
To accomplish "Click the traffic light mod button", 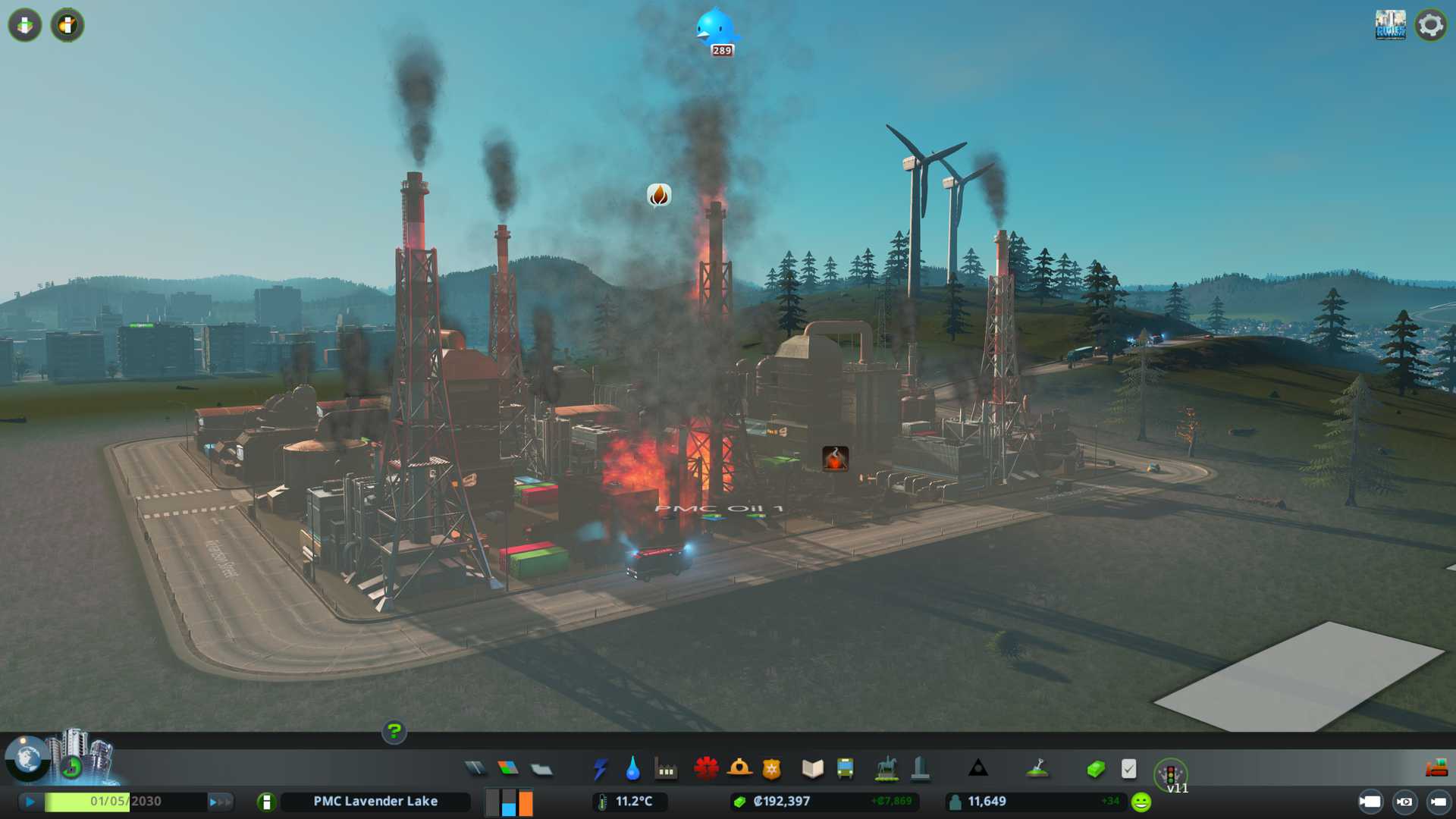I will (1170, 773).
